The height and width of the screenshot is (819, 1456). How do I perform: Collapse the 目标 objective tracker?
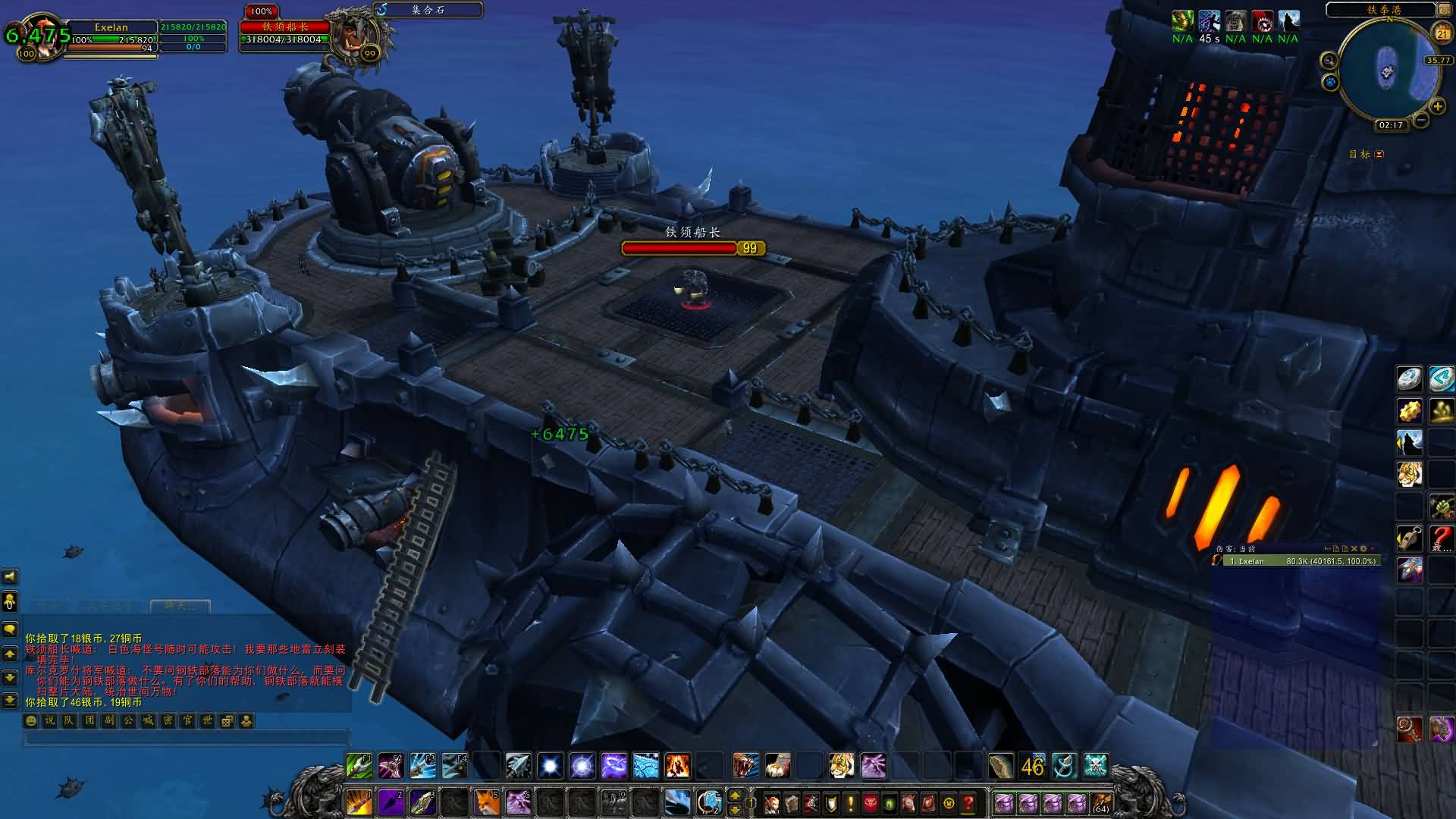tap(1379, 154)
